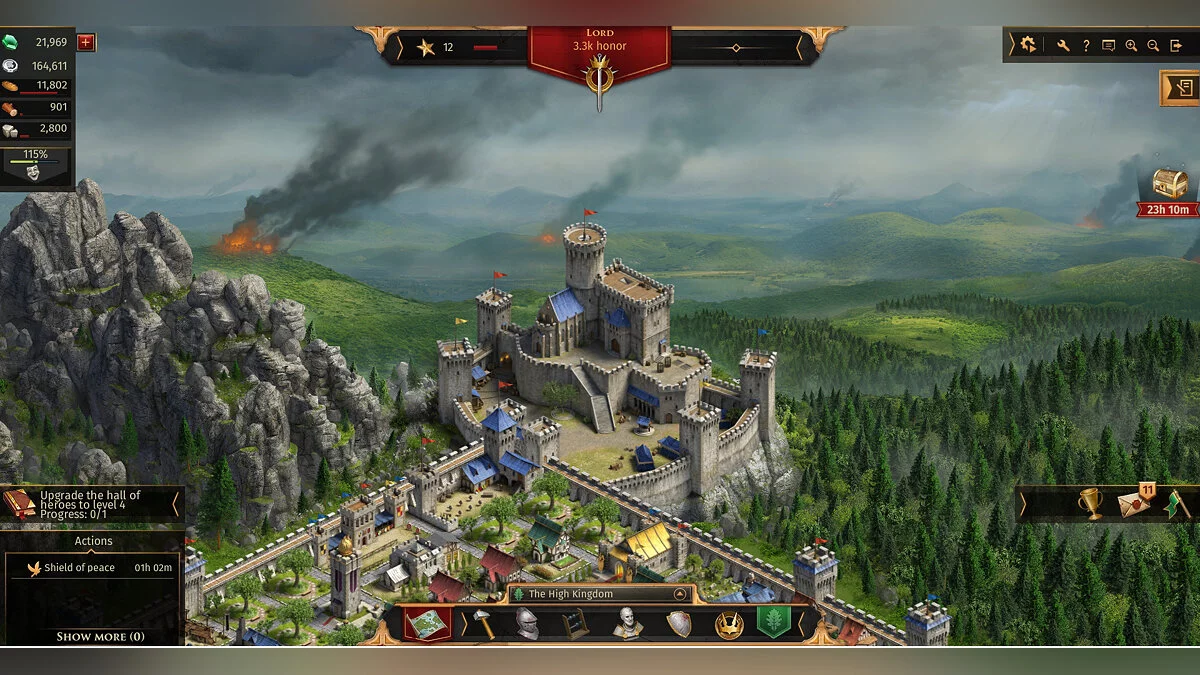Expand The High Kingdom dropdown

point(680,594)
